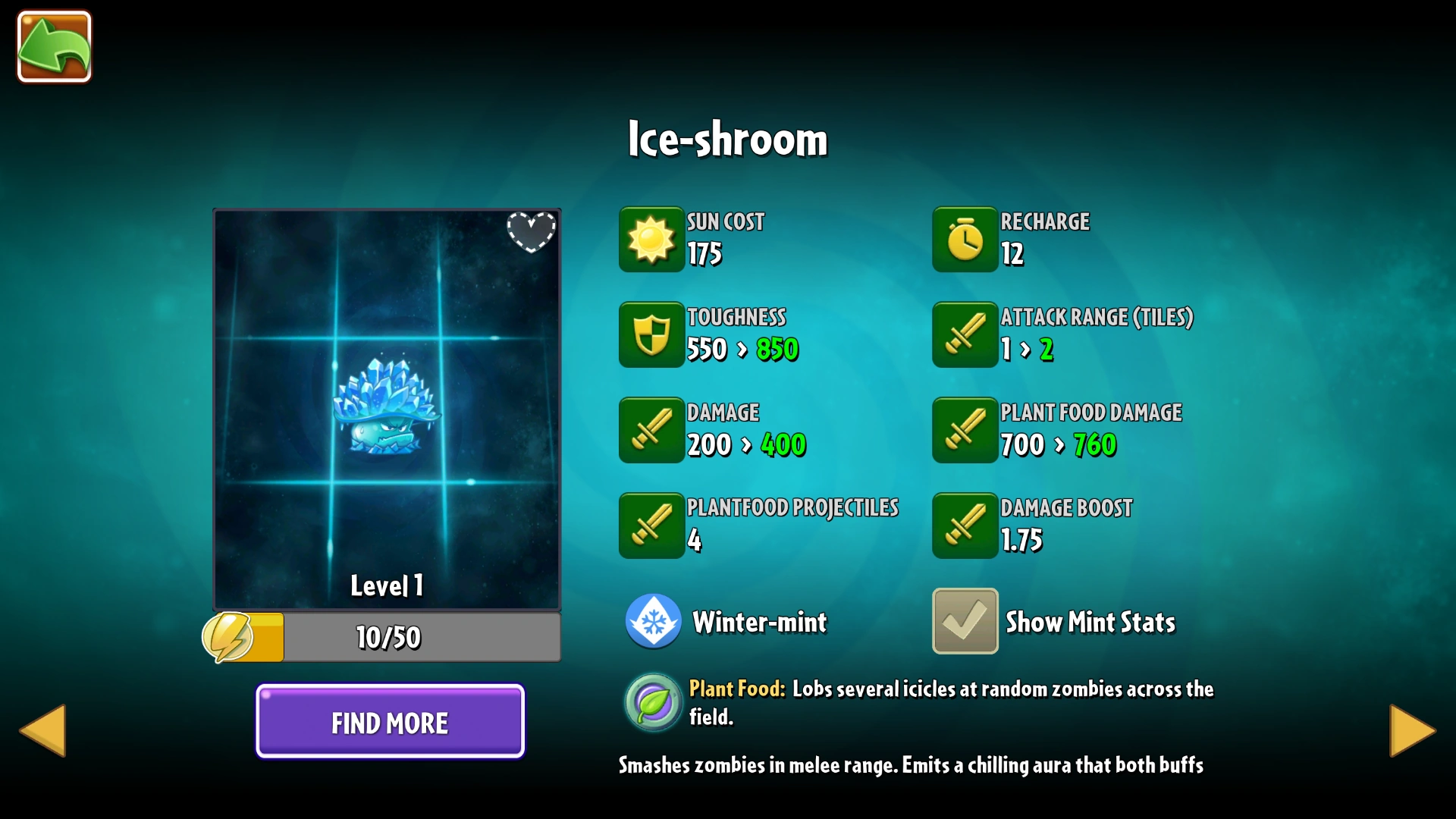Click the Ice-shroom title heading
This screenshot has height=819, width=1456.
[726, 139]
